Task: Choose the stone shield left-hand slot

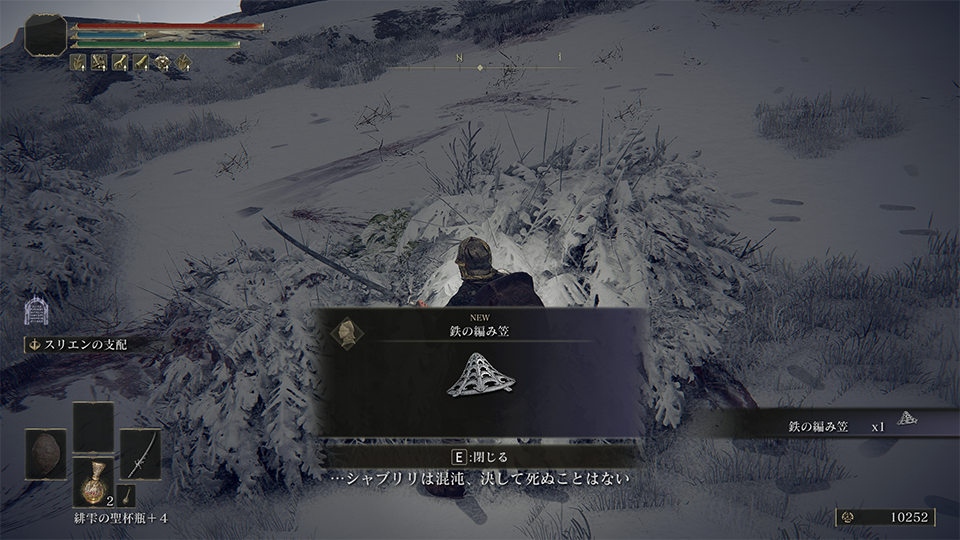Action: (x=46, y=453)
